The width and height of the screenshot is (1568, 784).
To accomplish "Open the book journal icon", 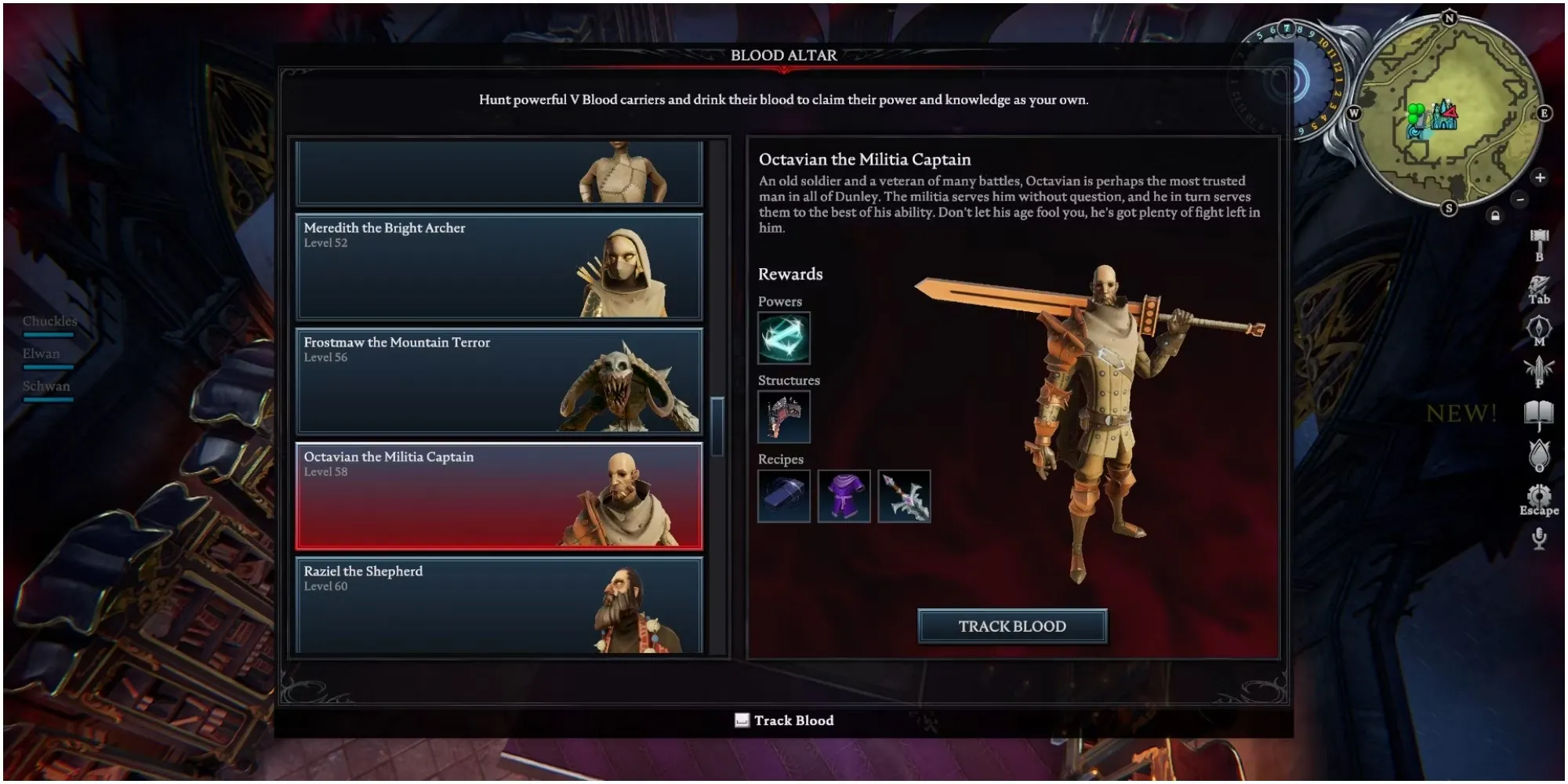I will pos(1539,413).
